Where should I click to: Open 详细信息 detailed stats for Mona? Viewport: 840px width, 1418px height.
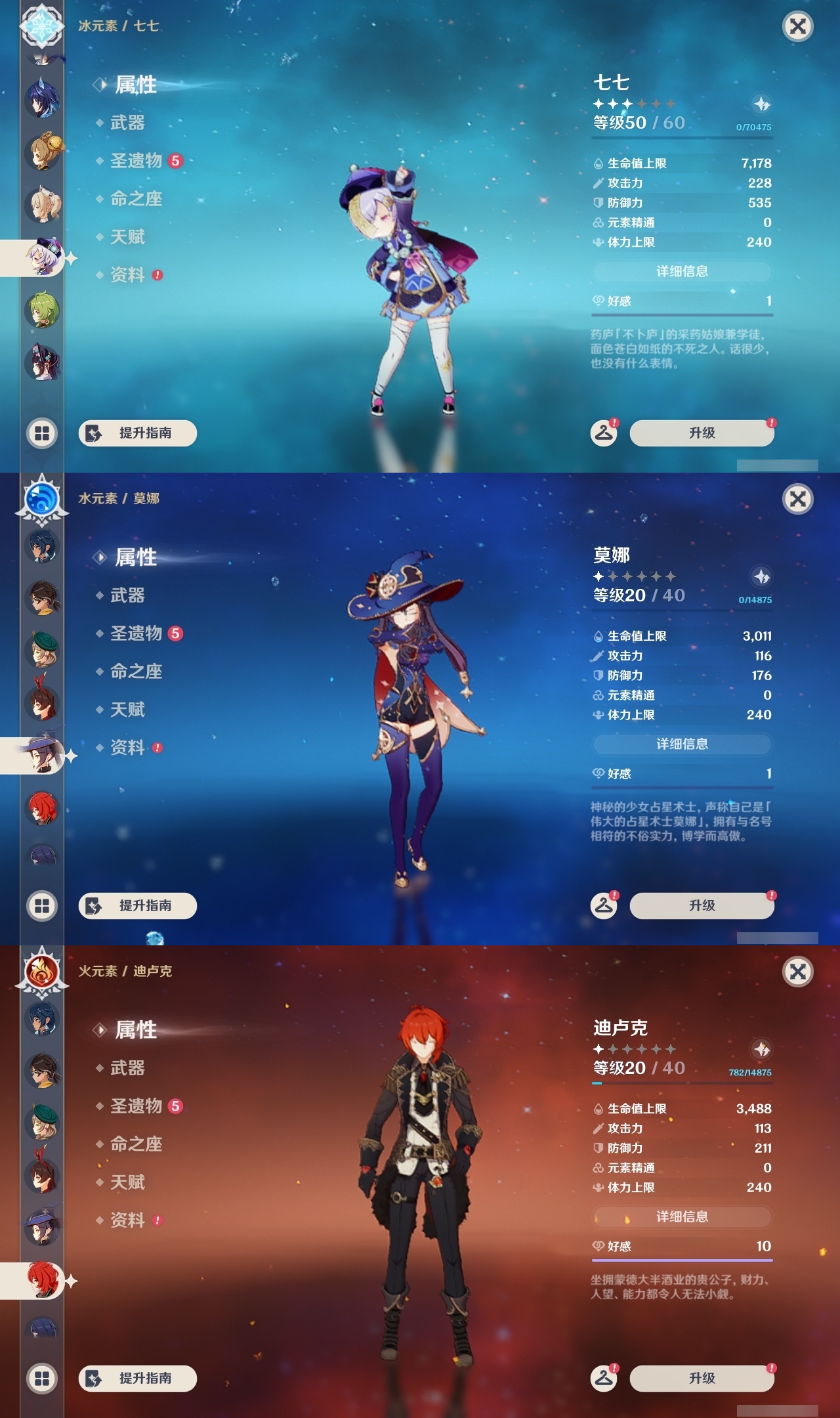click(x=681, y=744)
